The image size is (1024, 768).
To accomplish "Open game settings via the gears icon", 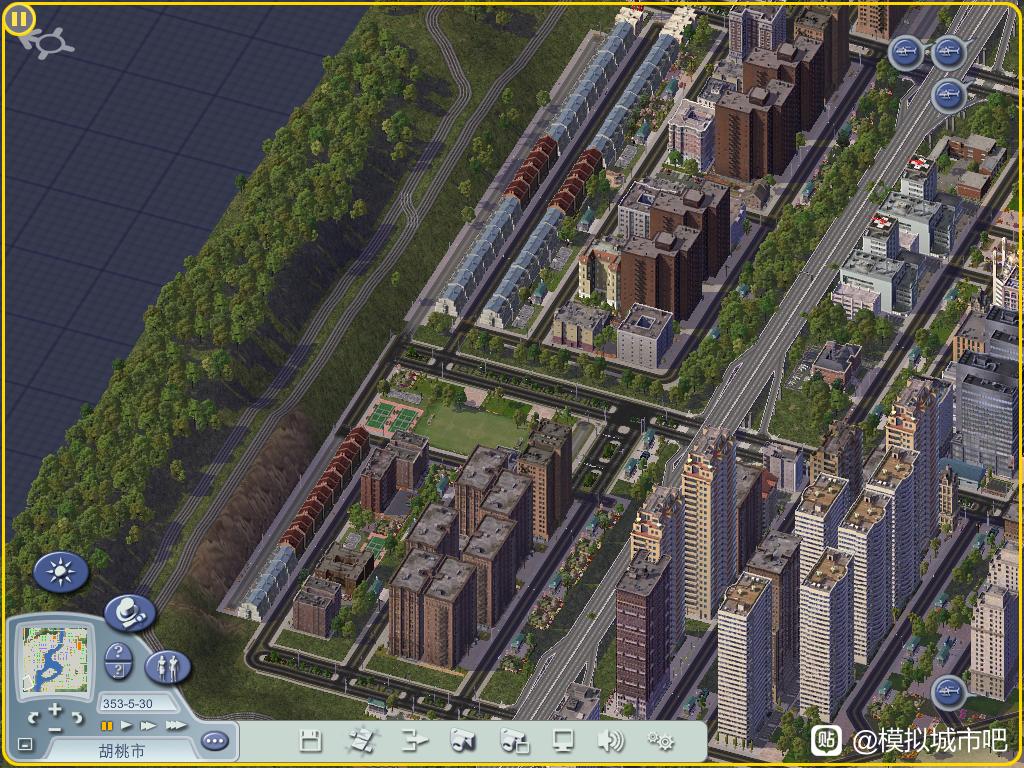I will (660, 741).
